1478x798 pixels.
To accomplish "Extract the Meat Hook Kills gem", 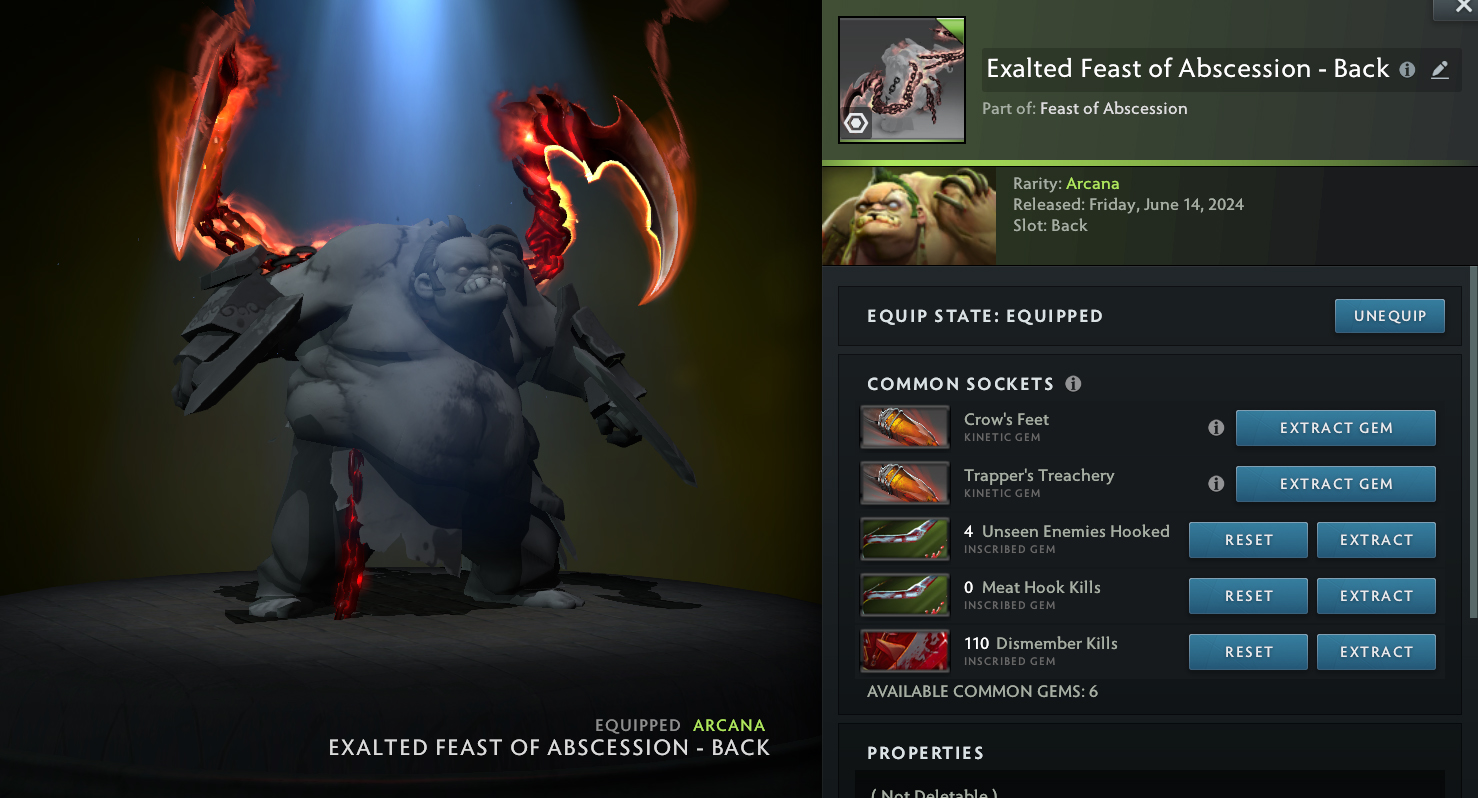I will 1376,596.
